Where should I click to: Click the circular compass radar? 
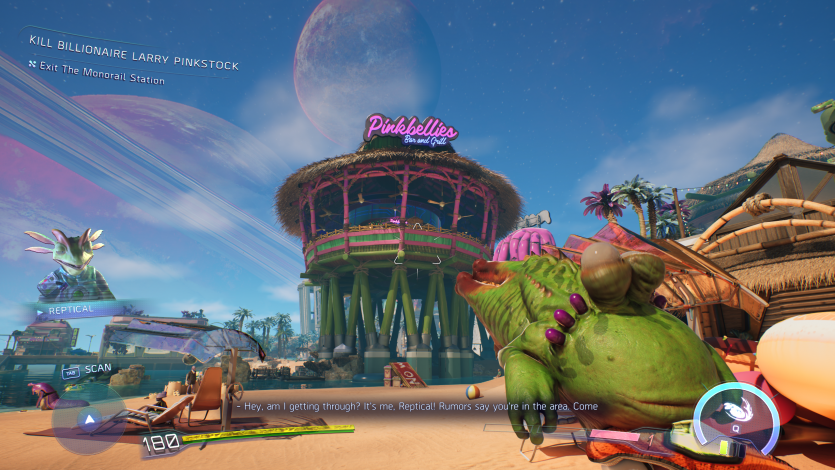click(88, 419)
